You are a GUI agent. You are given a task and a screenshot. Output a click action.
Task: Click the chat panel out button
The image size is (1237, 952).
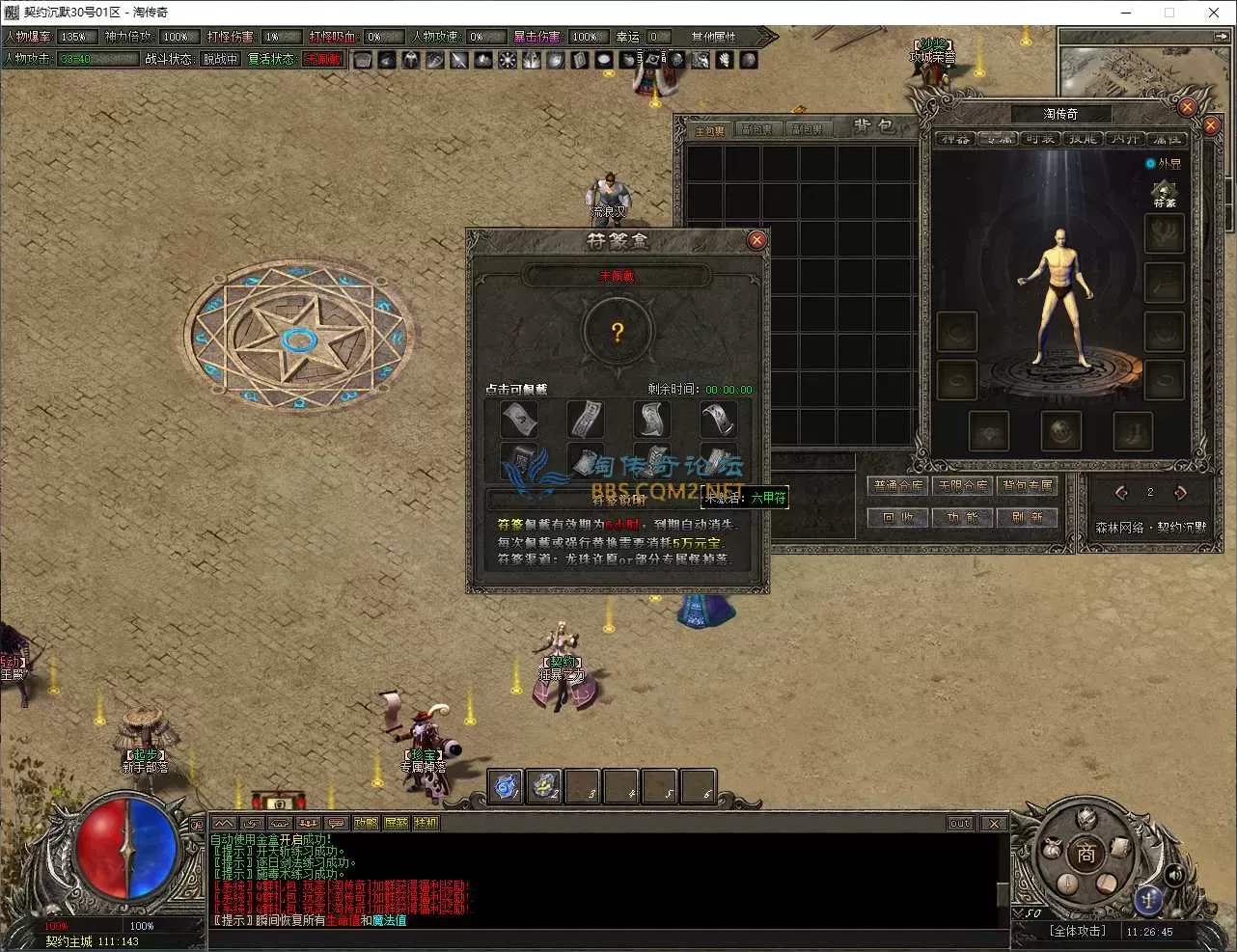(x=959, y=824)
